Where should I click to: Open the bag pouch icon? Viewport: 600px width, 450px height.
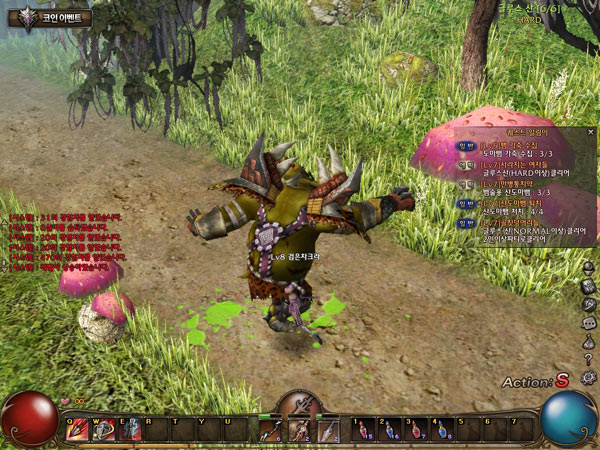click(x=589, y=342)
